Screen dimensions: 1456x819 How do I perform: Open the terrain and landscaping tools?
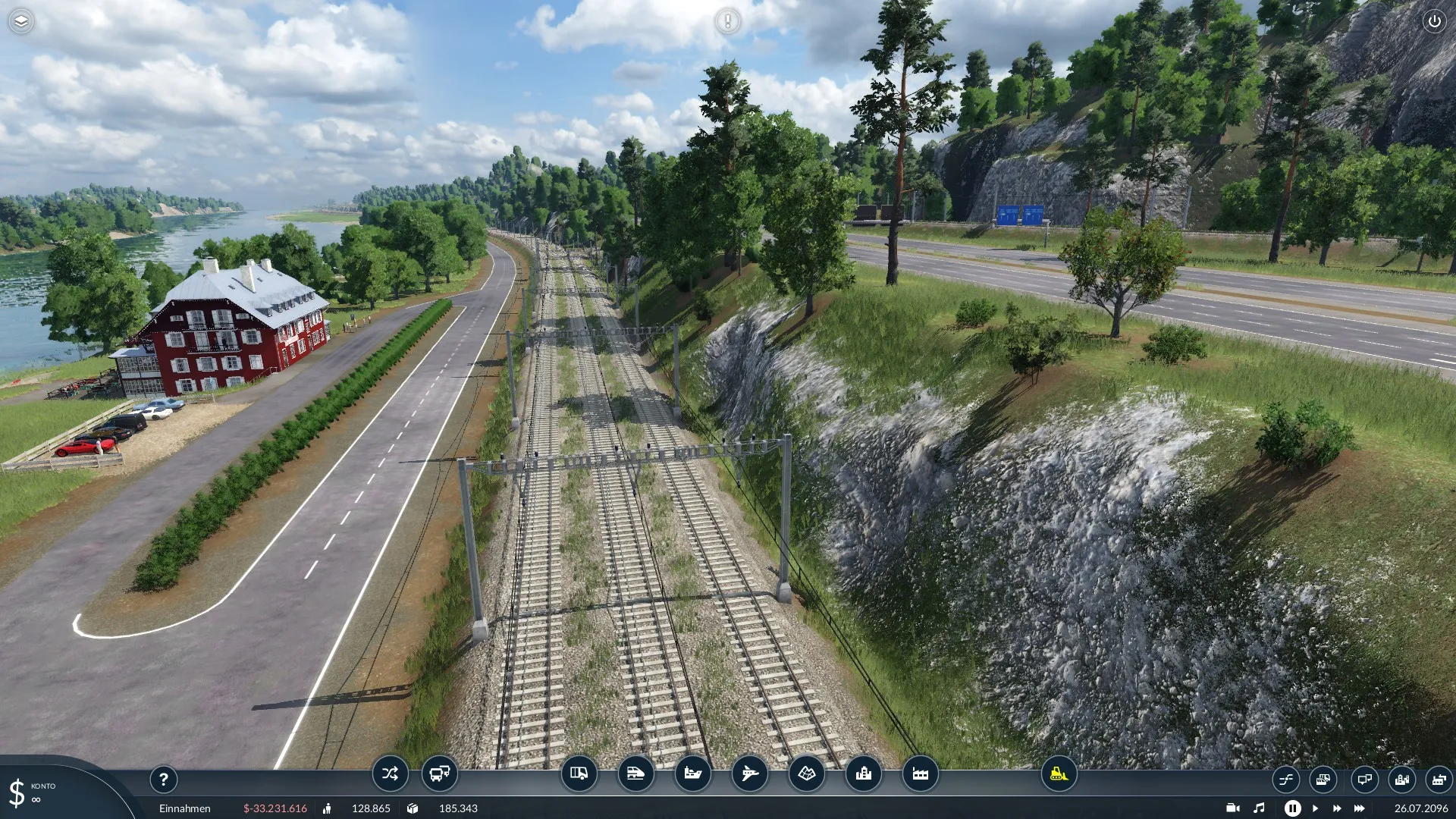(806, 773)
